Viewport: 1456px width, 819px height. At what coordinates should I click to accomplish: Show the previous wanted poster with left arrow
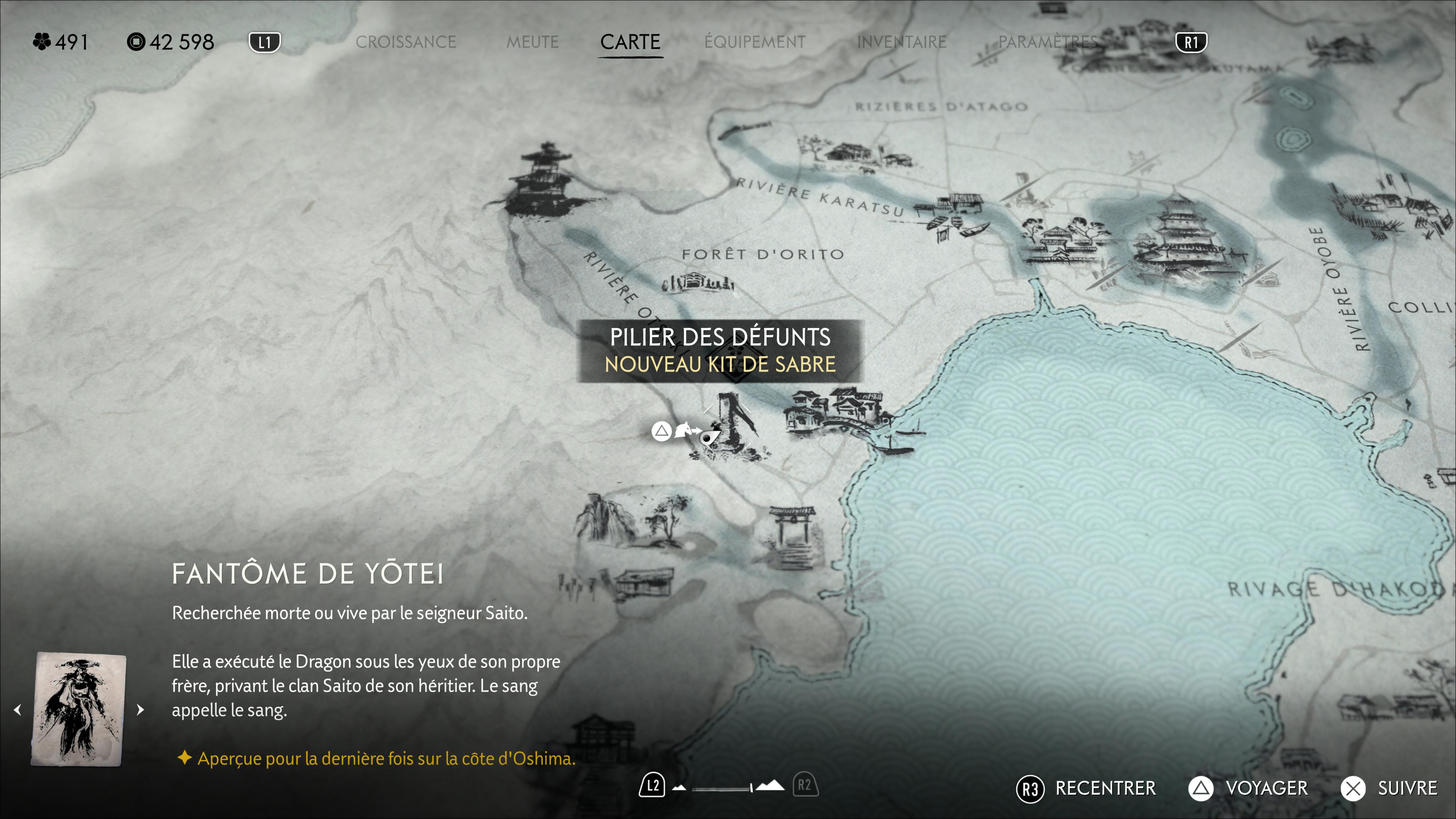(x=17, y=709)
